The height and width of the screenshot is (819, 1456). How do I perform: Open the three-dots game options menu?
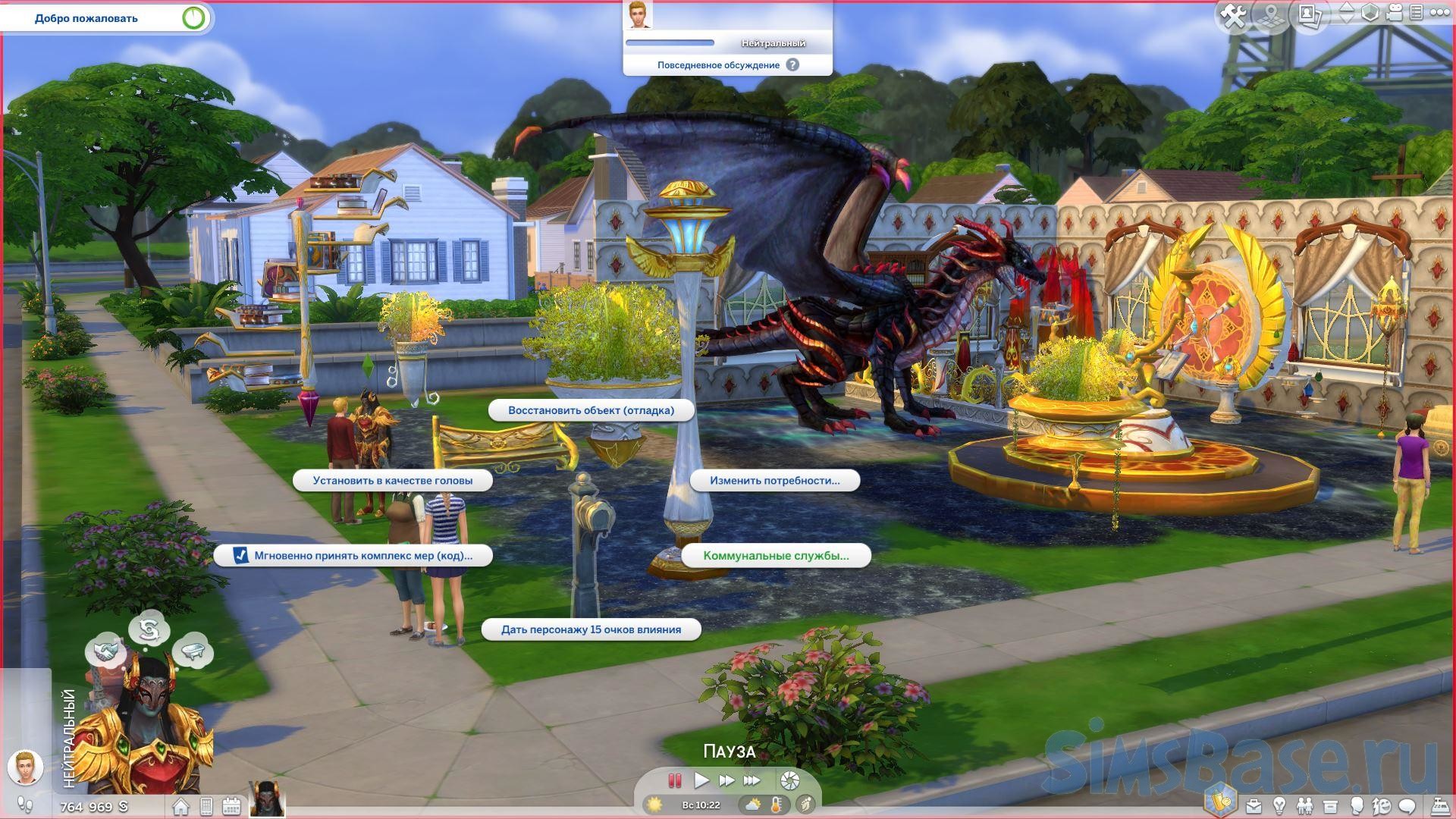pos(1439,13)
